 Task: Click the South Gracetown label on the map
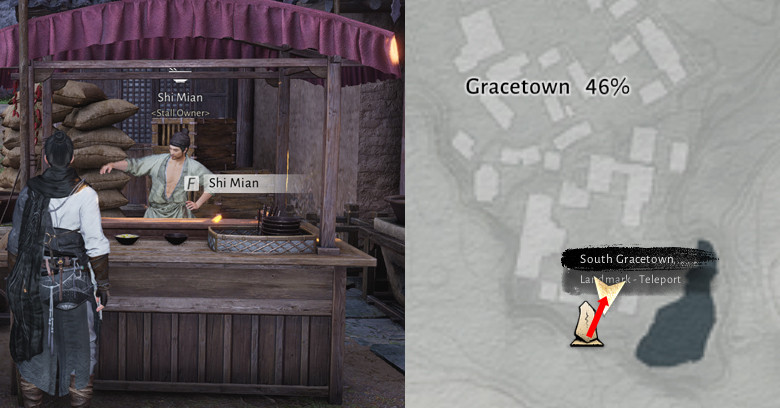tap(627, 260)
